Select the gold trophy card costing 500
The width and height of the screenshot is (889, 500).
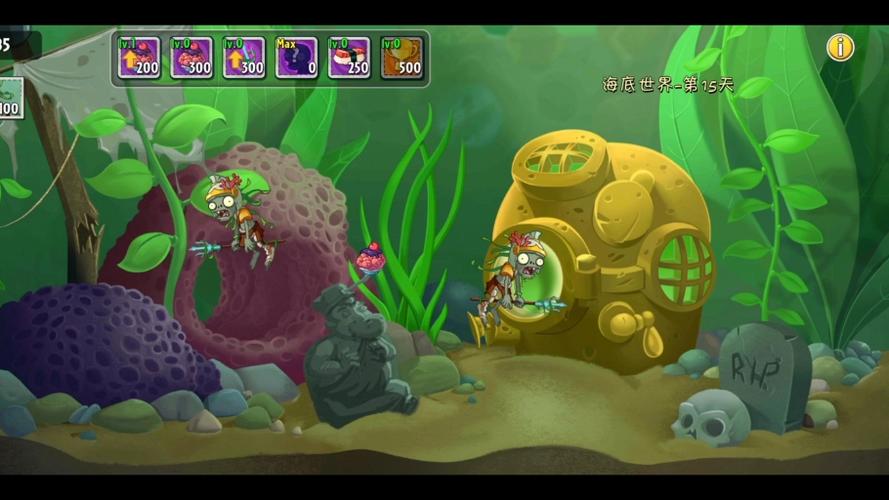point(401,58)
